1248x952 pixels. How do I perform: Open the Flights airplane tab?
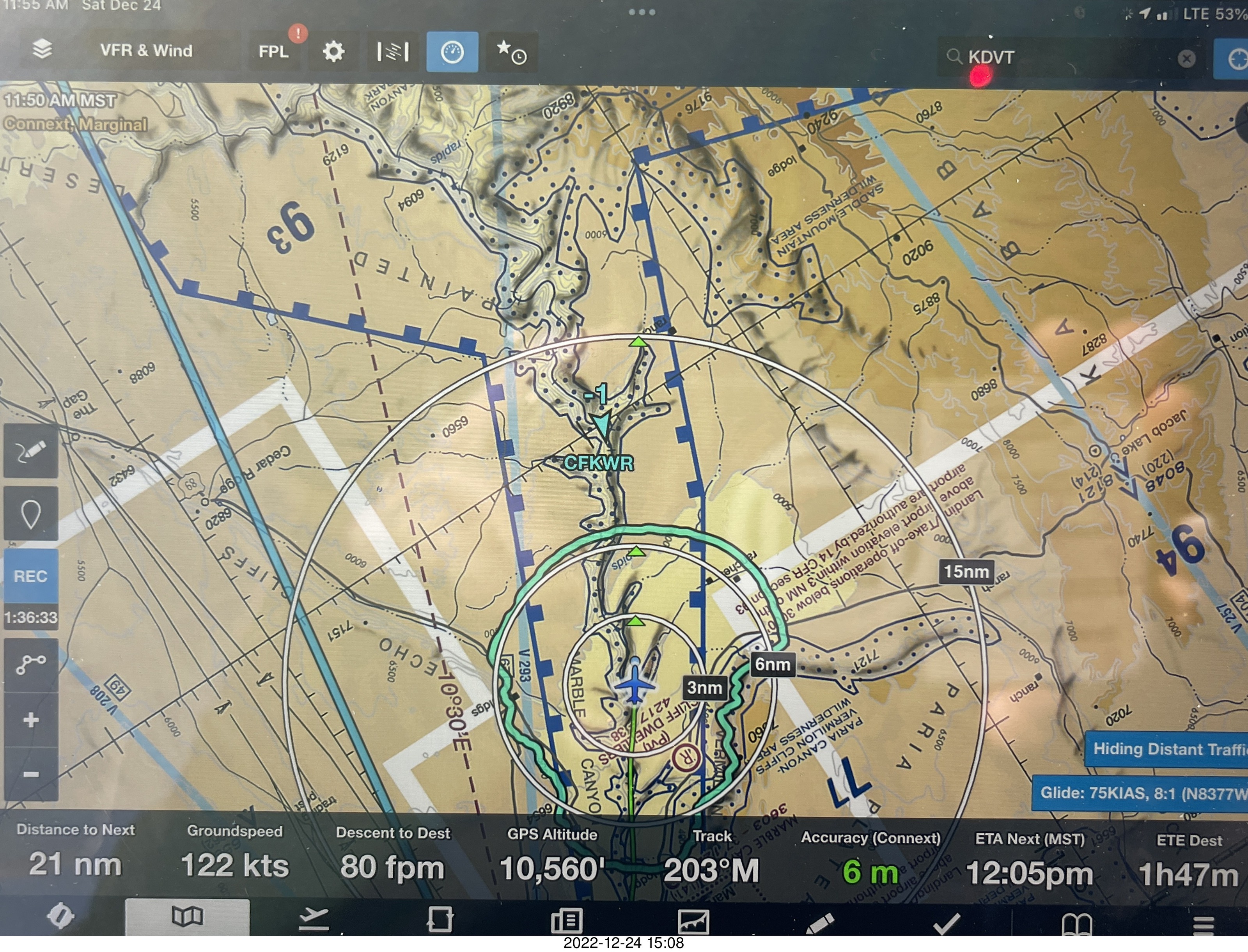[313, 918]
